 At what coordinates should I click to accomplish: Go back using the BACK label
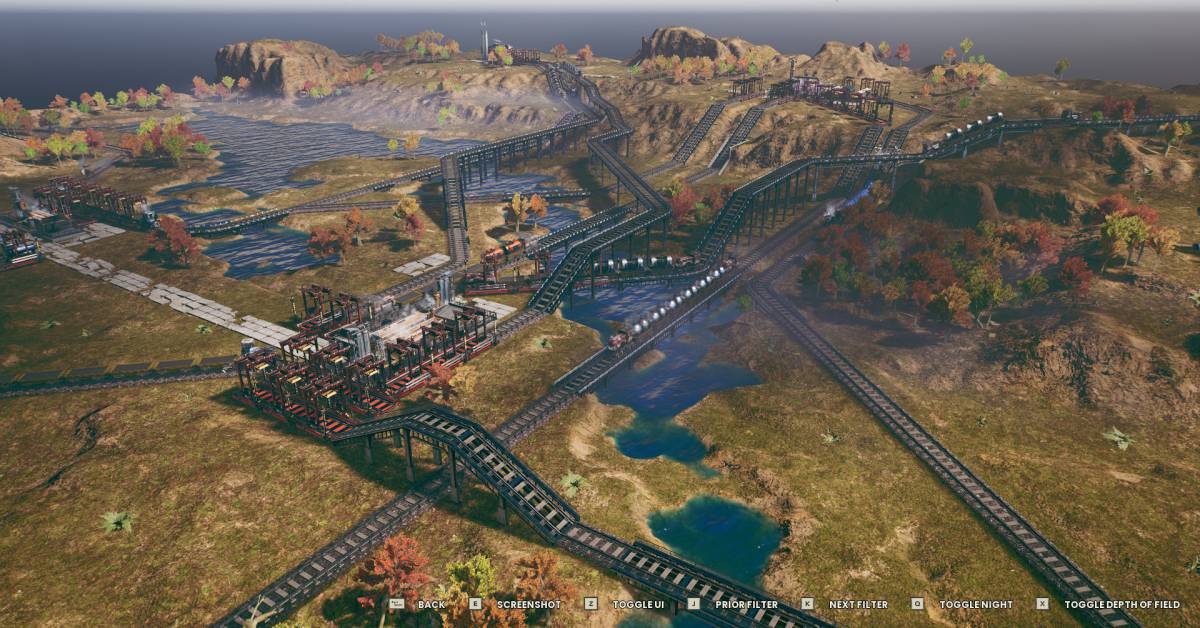pos(431,604)
